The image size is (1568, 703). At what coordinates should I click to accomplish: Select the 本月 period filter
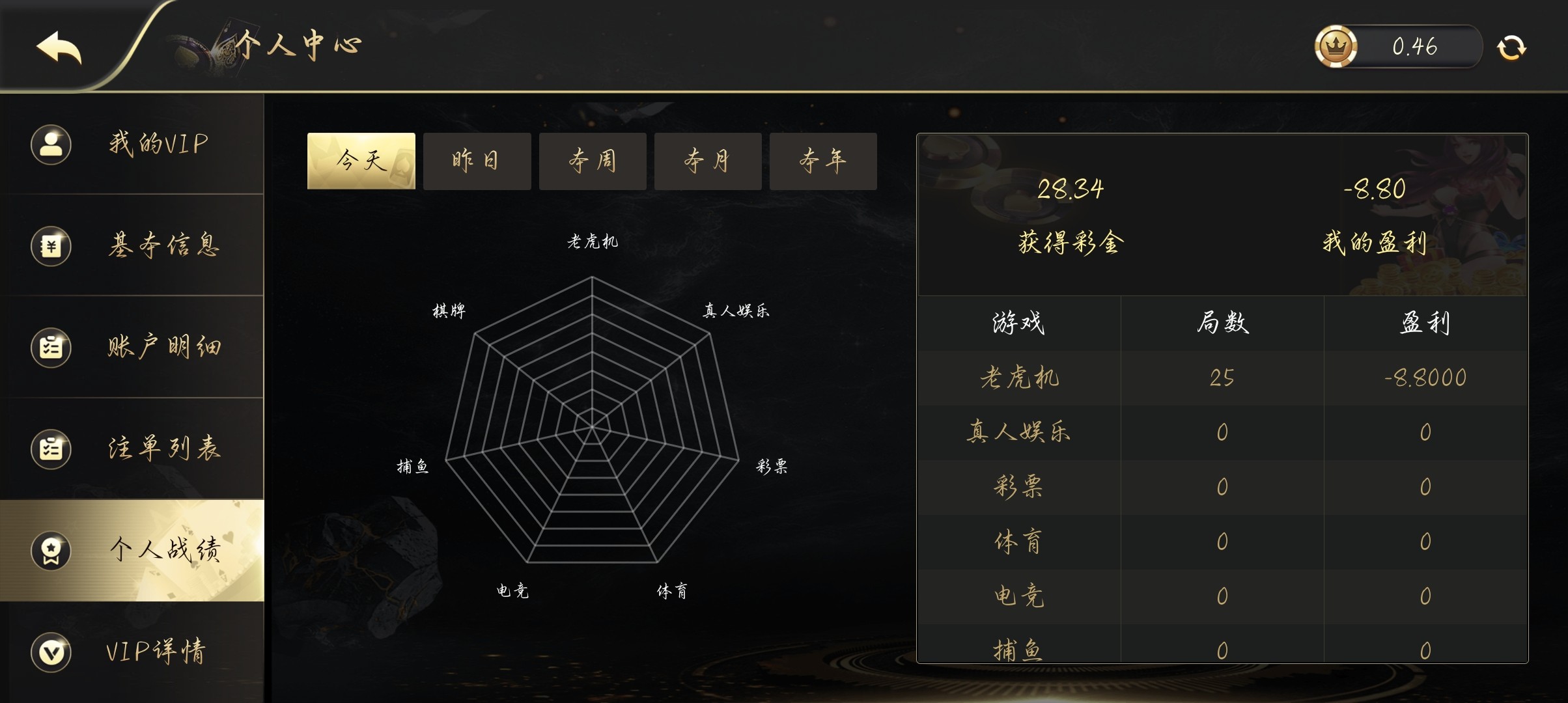[x=708, y=161]
